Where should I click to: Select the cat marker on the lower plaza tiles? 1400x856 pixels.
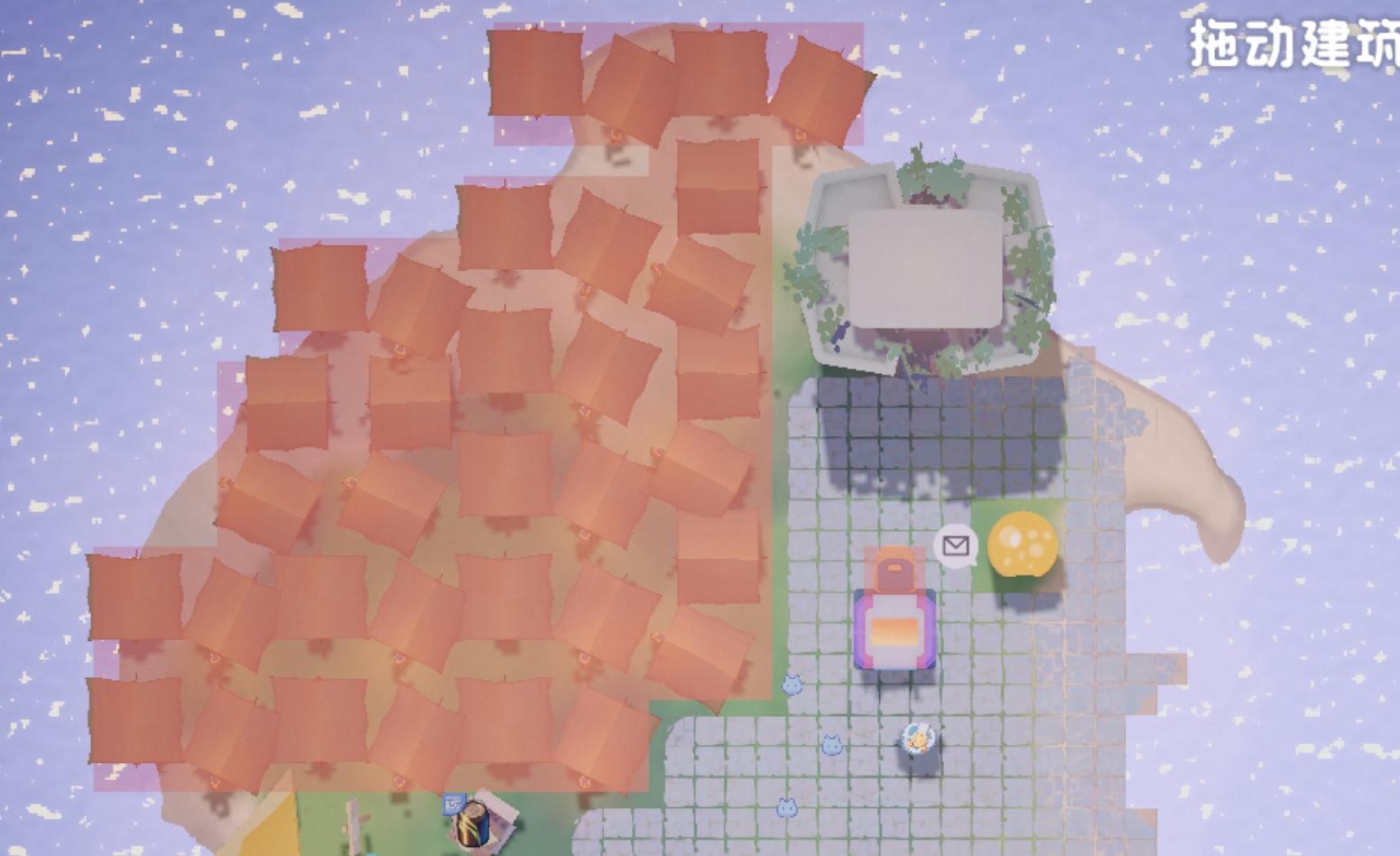[x=833, y=743]
